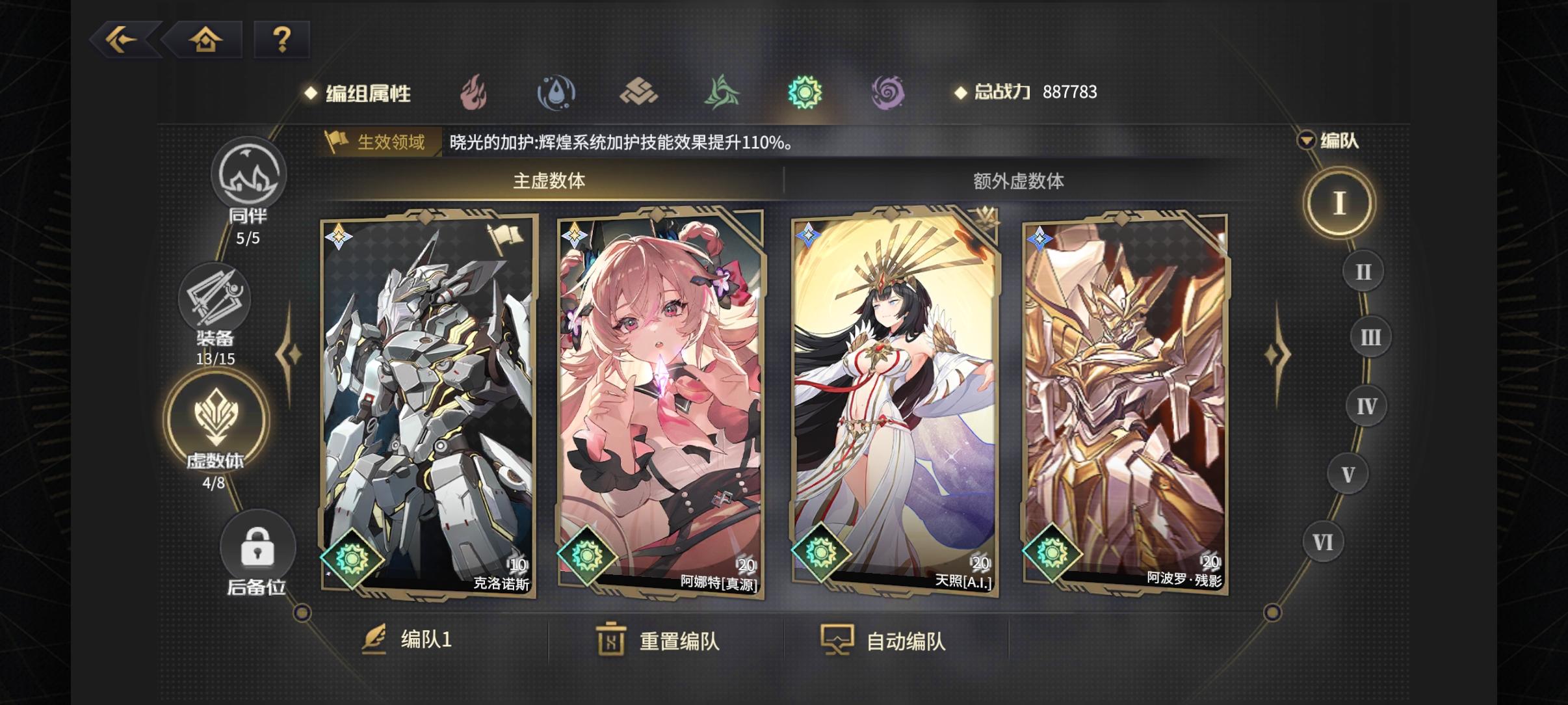
Task: Switch to team IV on the right
Action: 1366,406
